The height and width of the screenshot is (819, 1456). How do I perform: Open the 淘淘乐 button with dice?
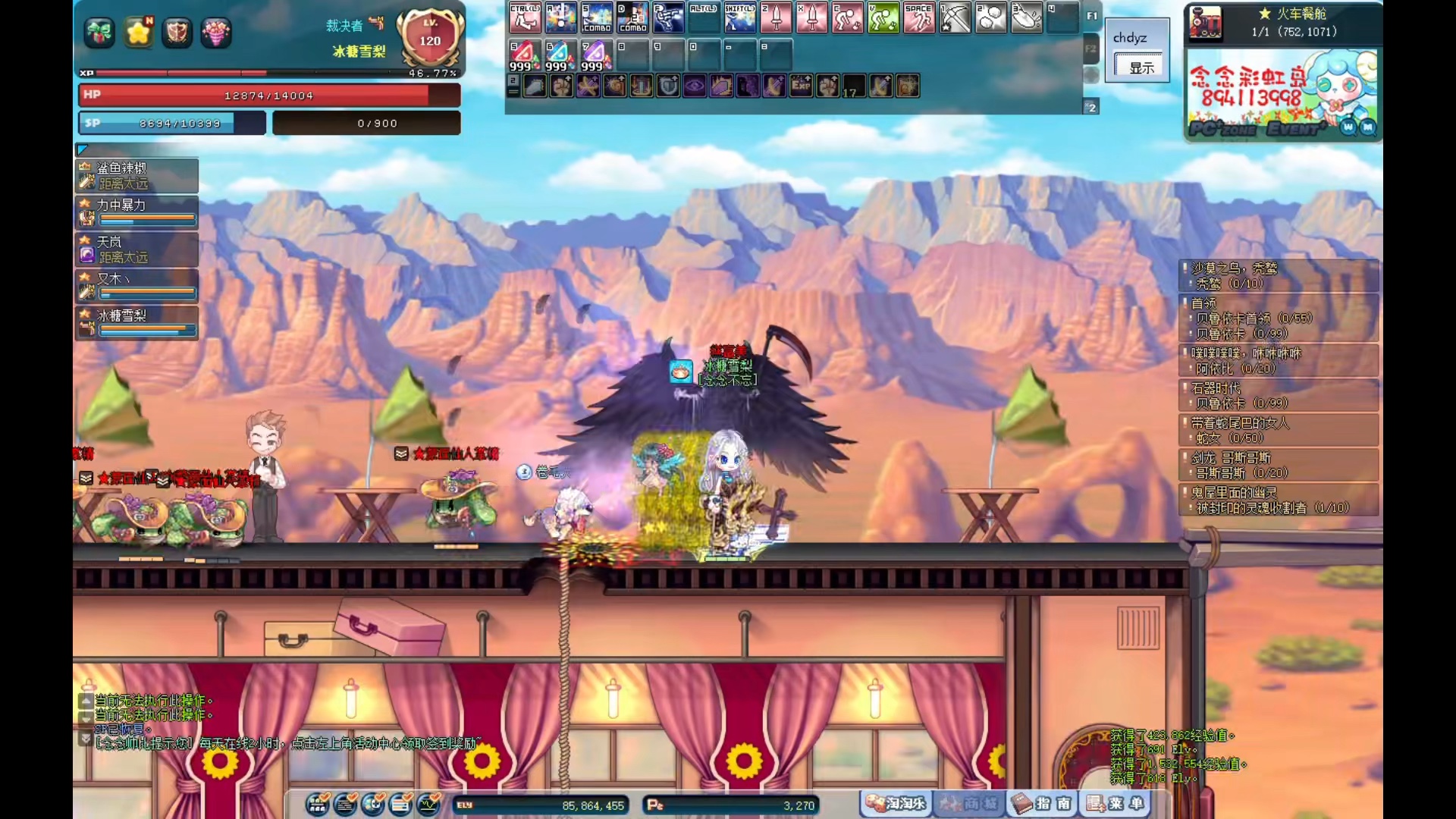coord(897,803)
